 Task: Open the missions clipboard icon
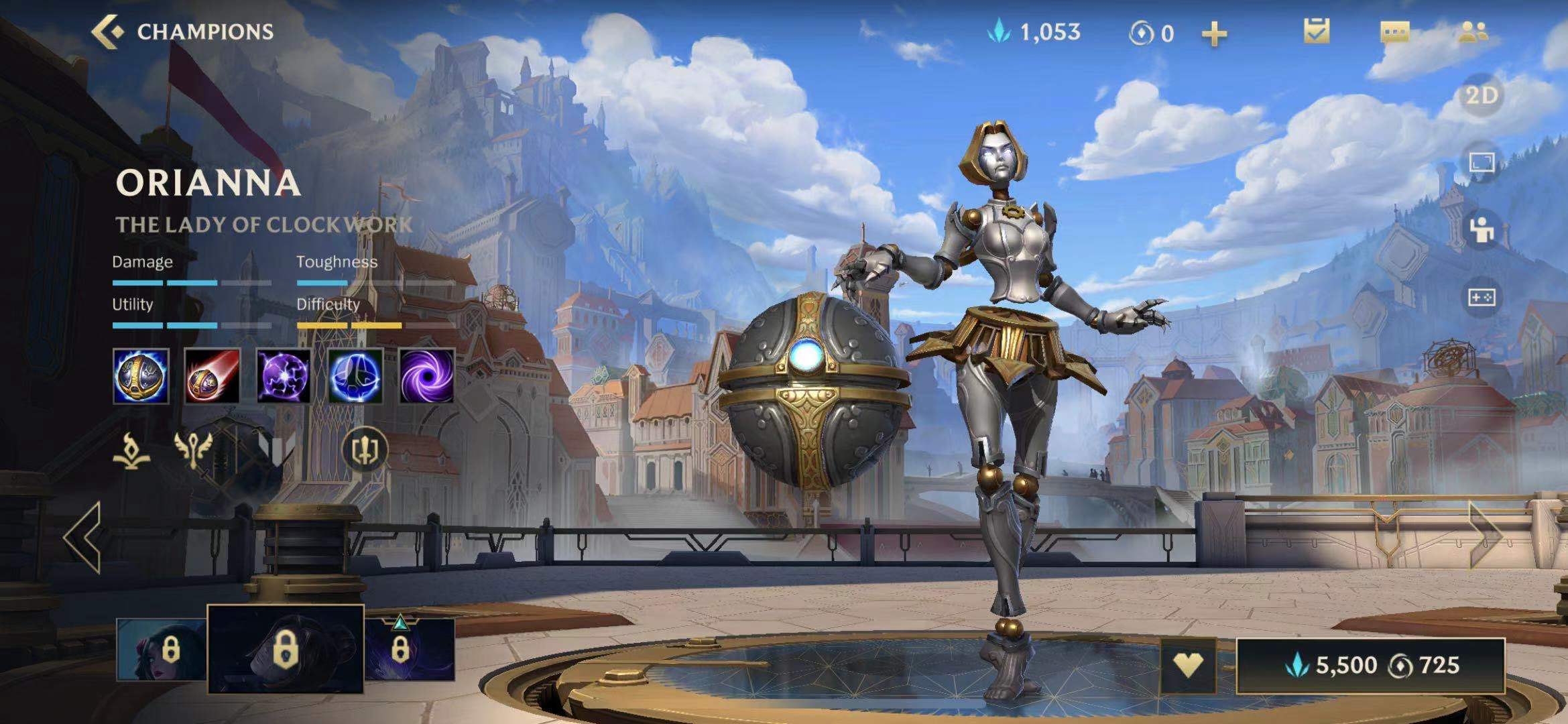[x=1316, y=32]
